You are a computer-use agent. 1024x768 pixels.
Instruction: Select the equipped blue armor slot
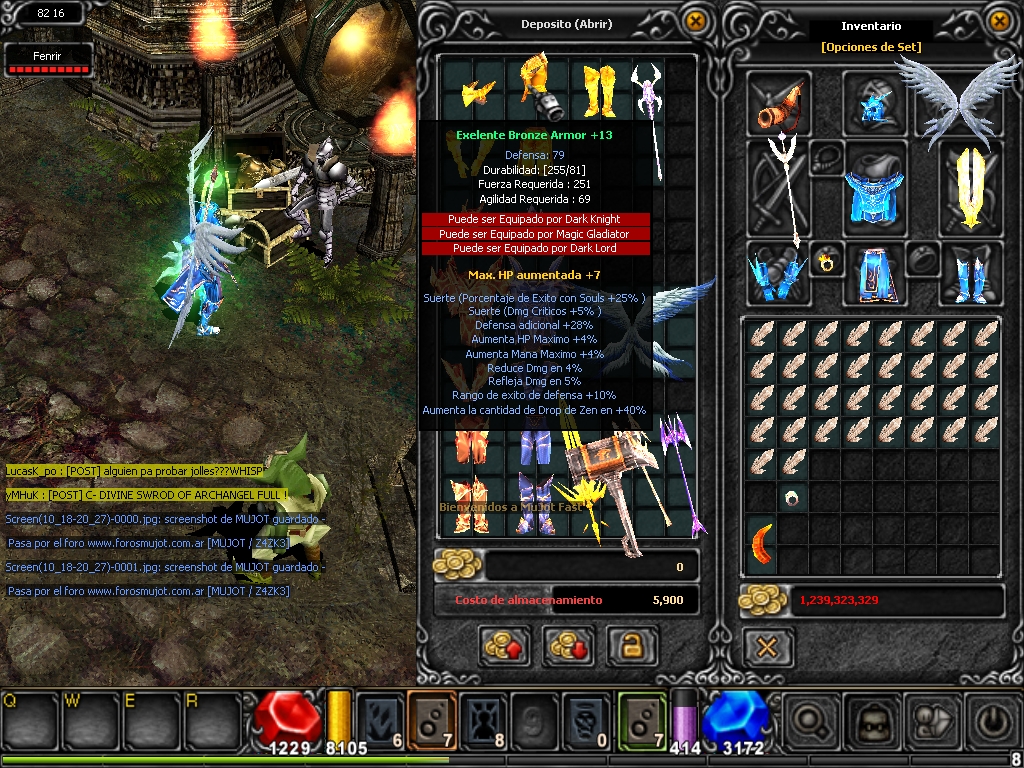point(874,188)
